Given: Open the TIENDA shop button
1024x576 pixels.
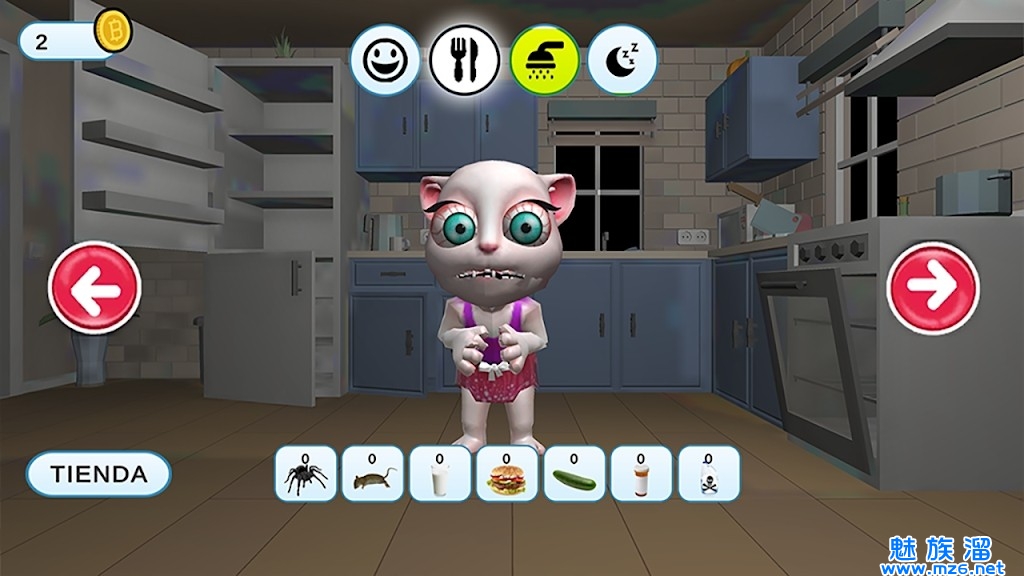Looking at the screenshot, I should 98,474.
